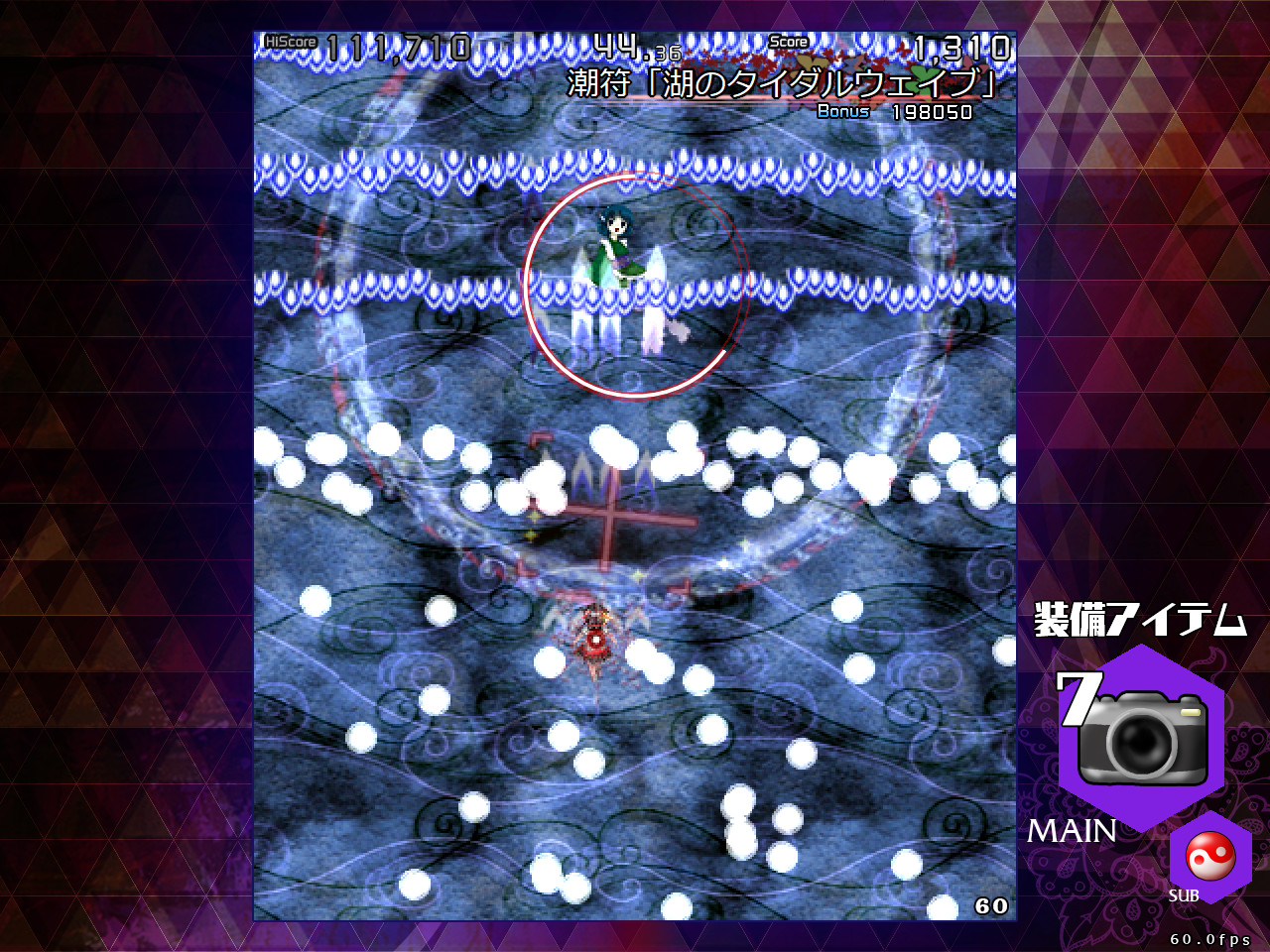1270x952 pixels.
Task: Click the Score badge in the top bar
Action: pyautogui.click(x=787, y=44)
